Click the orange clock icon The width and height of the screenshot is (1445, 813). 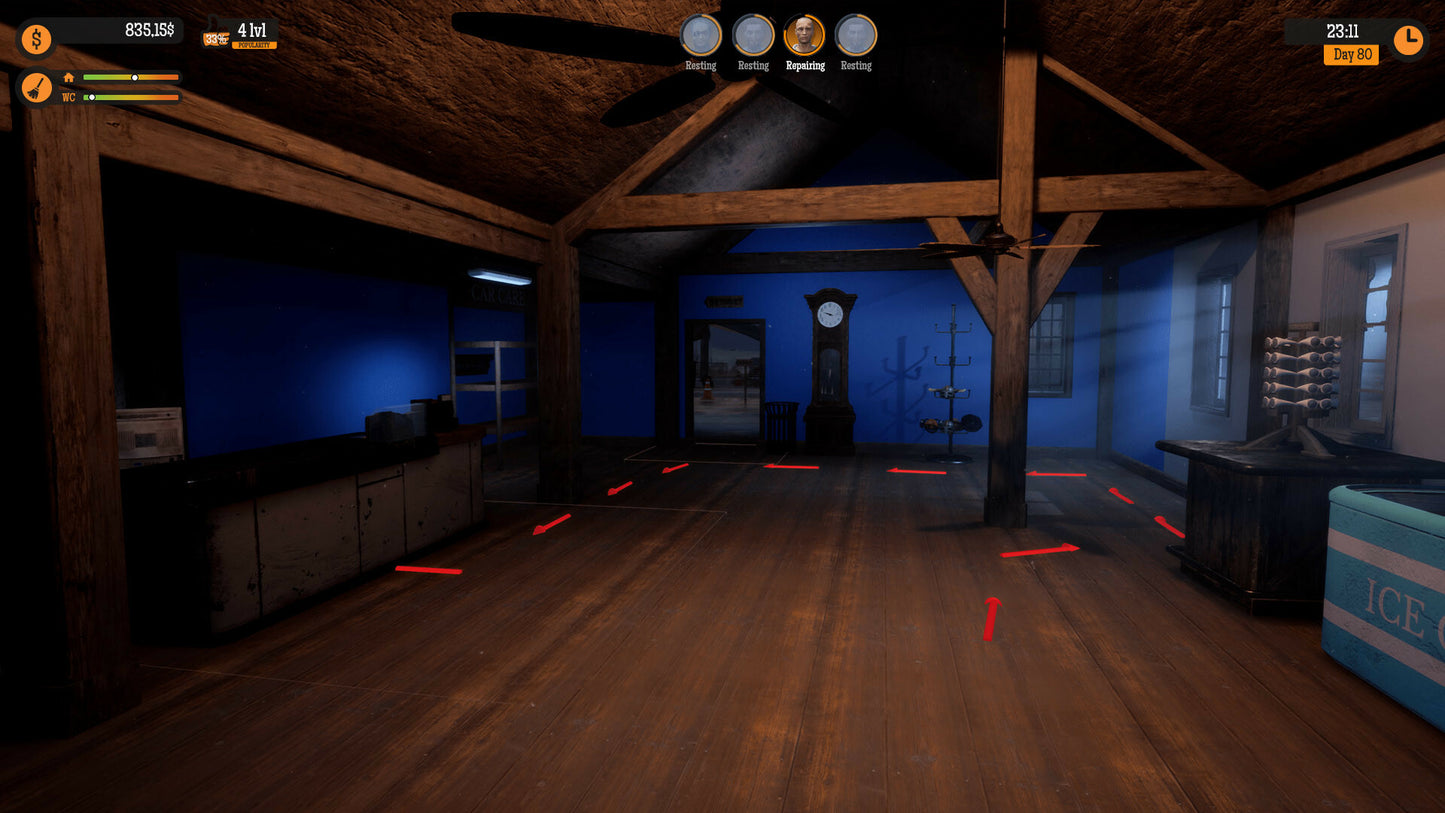coord(1408,40)
